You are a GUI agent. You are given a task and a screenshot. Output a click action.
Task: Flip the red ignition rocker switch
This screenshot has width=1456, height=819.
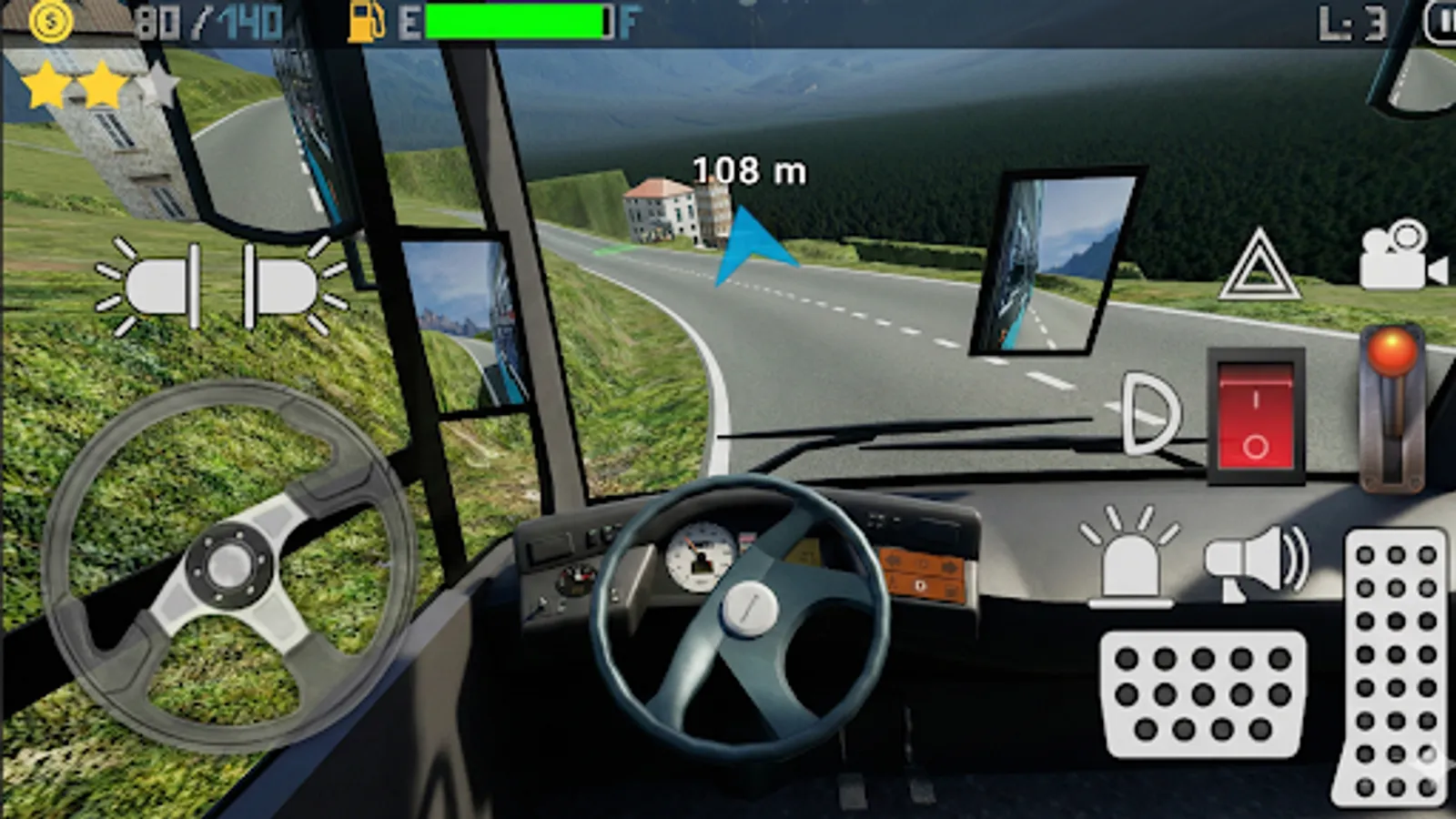pos(1257,417)
